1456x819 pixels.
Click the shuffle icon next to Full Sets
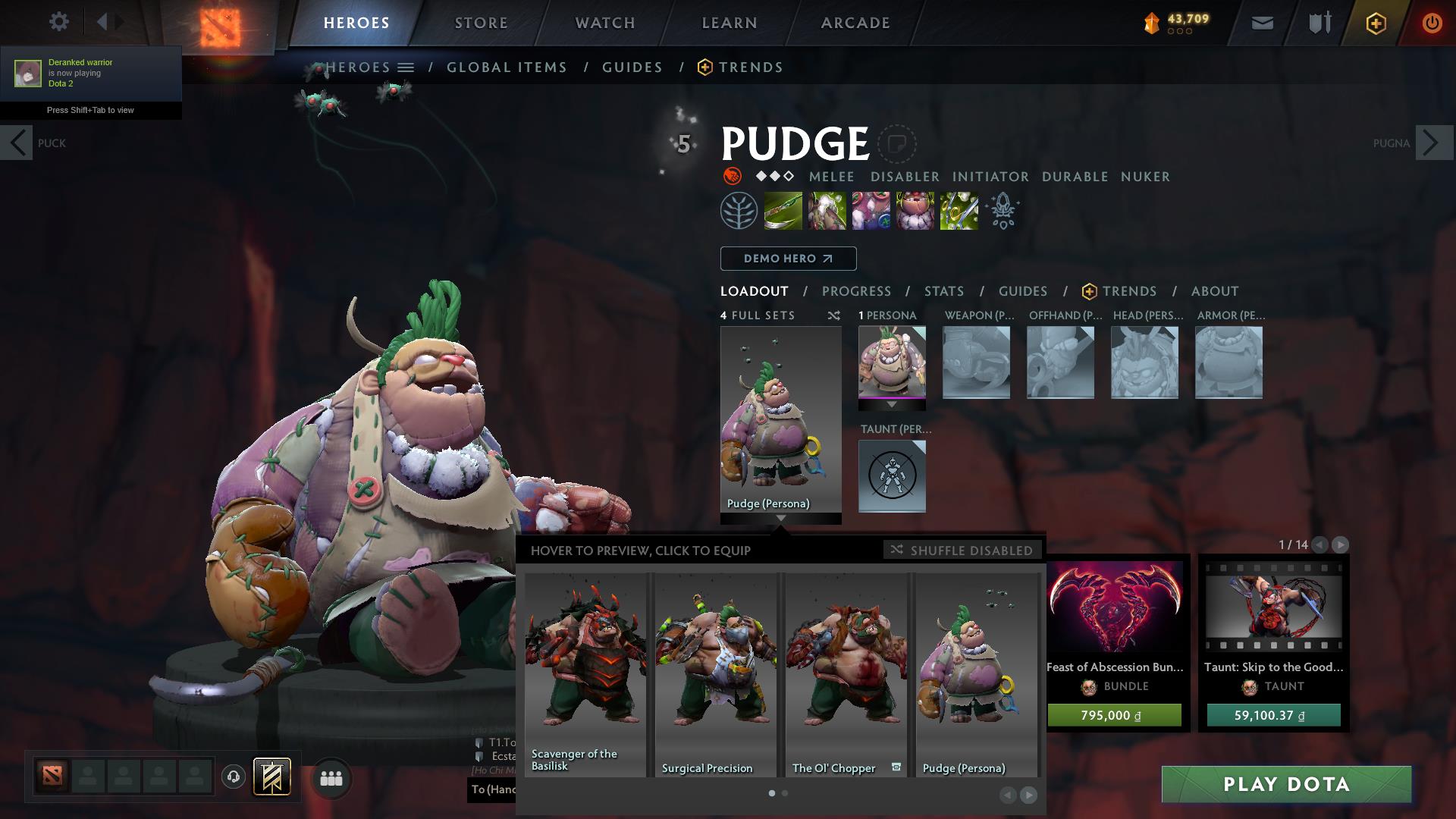[x=833, y=316]
